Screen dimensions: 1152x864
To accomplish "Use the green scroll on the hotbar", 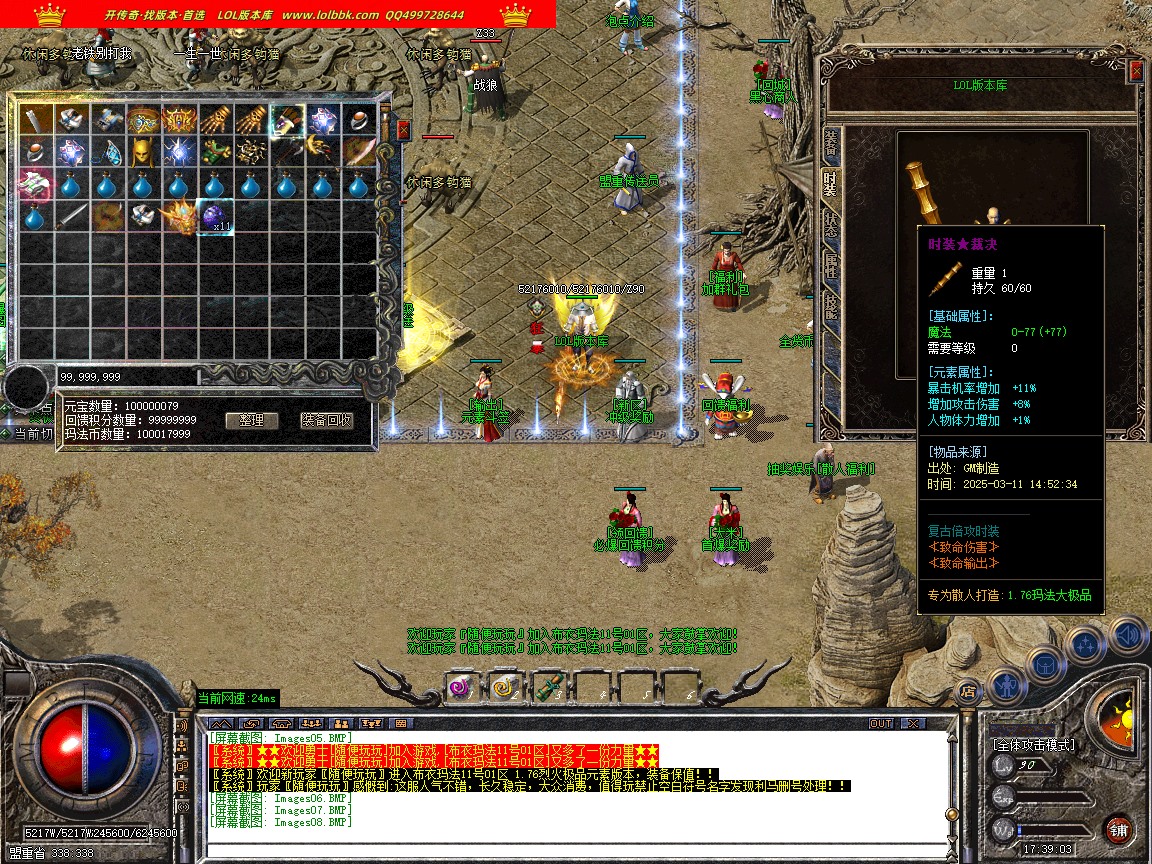I will [x=546, y=688].
